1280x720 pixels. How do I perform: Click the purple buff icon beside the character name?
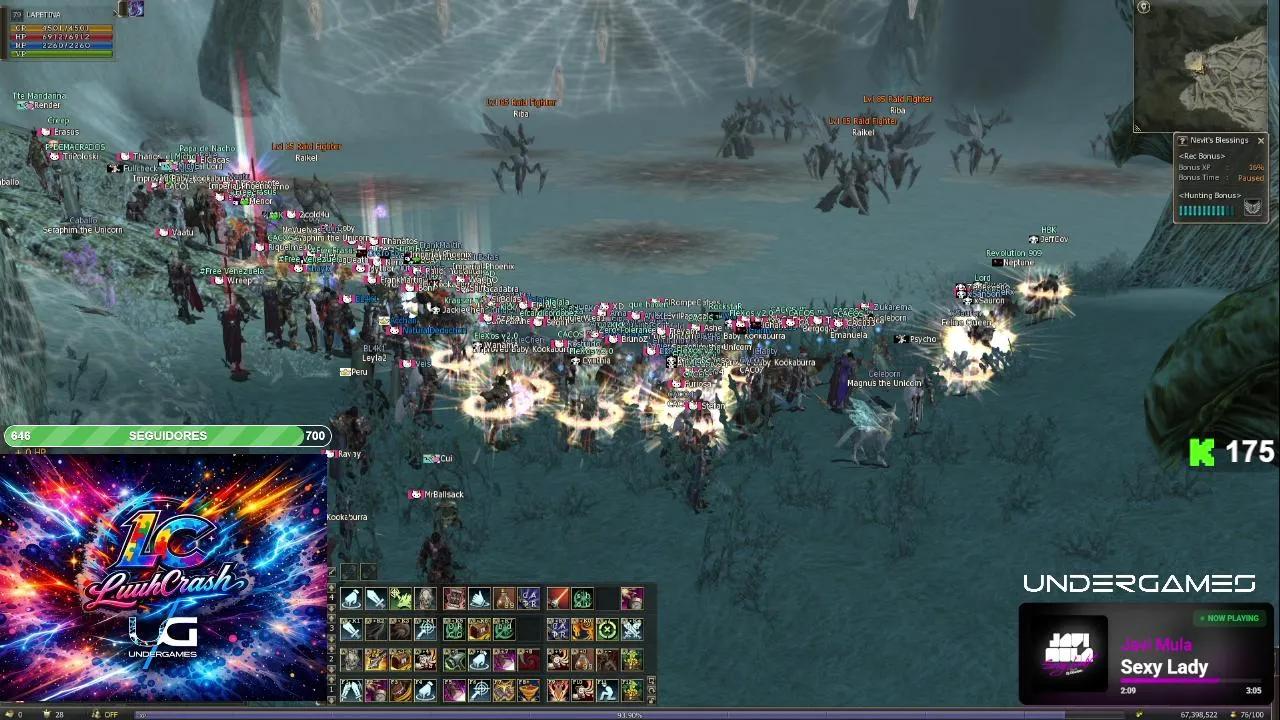coord(135,9)
